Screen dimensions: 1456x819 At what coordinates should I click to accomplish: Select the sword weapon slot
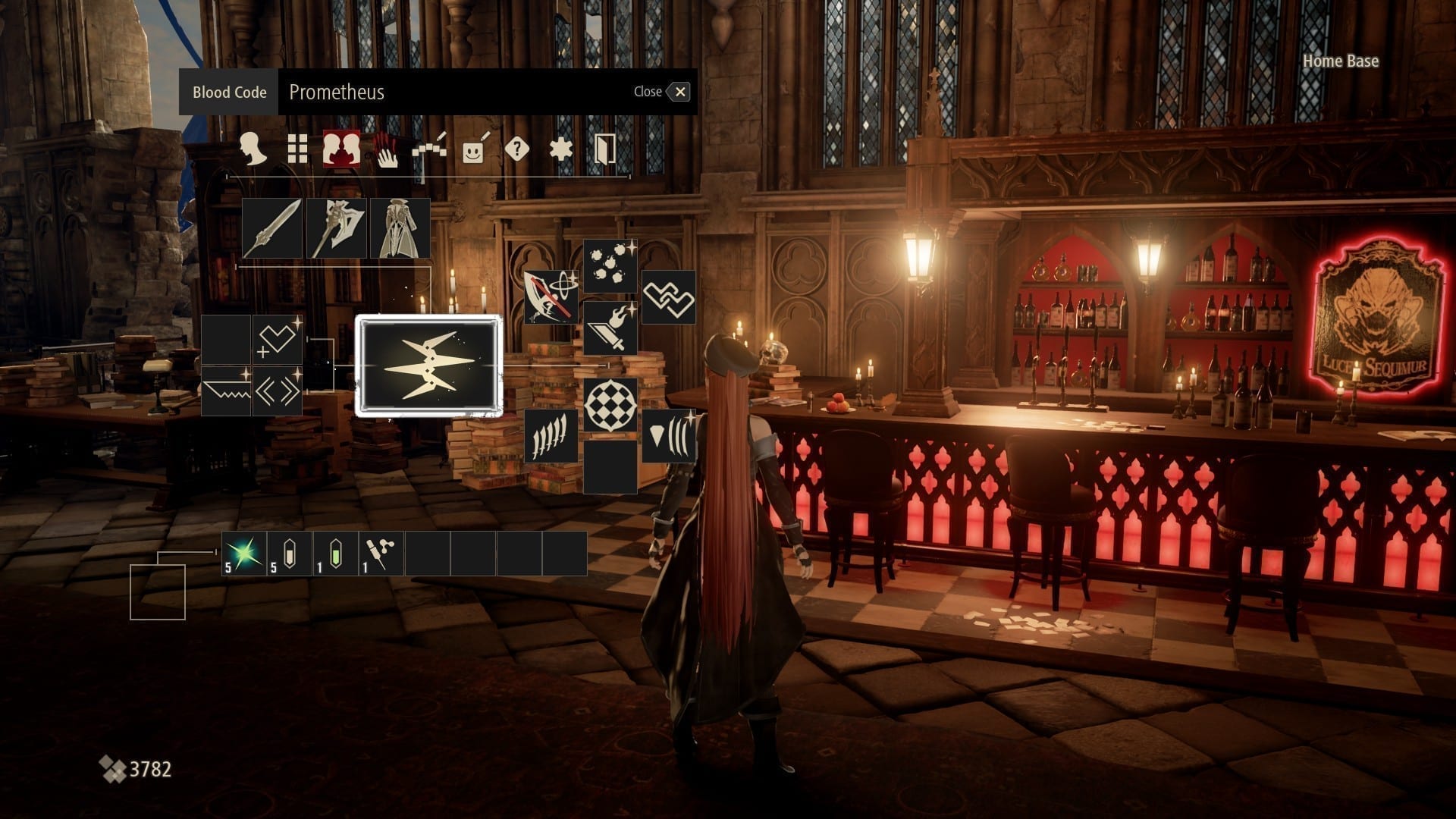(272, 228)
